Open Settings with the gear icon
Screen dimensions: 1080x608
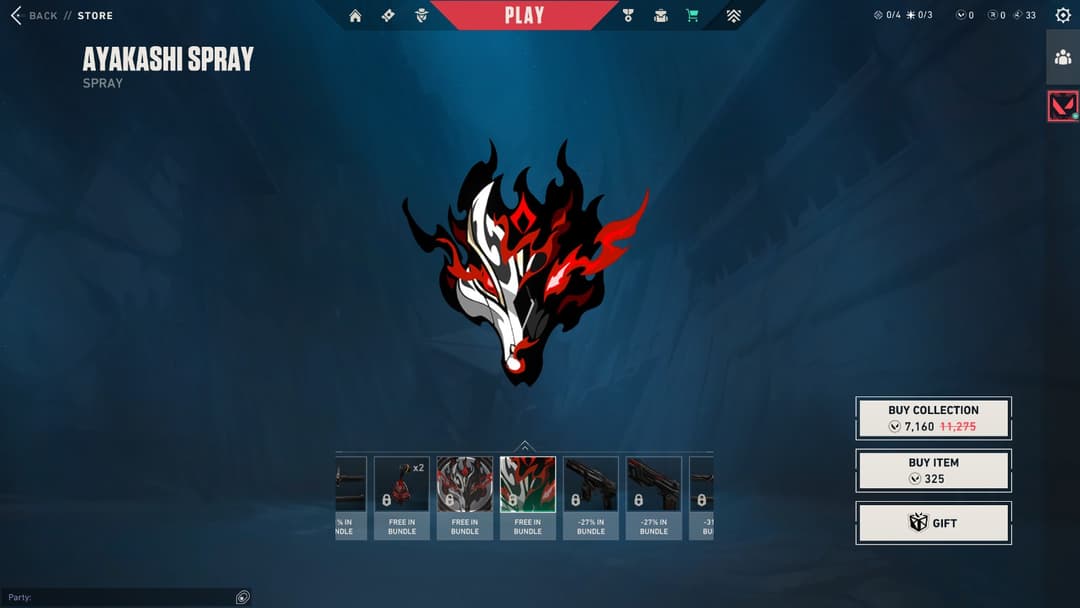point(1063,16)
